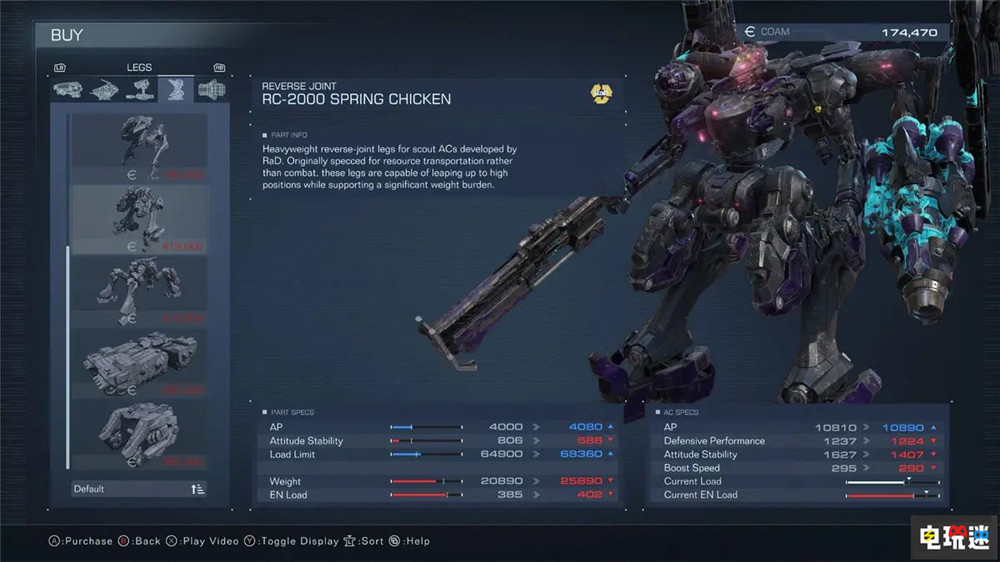Select the bulky sloped tank legs part

click(x=140, y=434)
